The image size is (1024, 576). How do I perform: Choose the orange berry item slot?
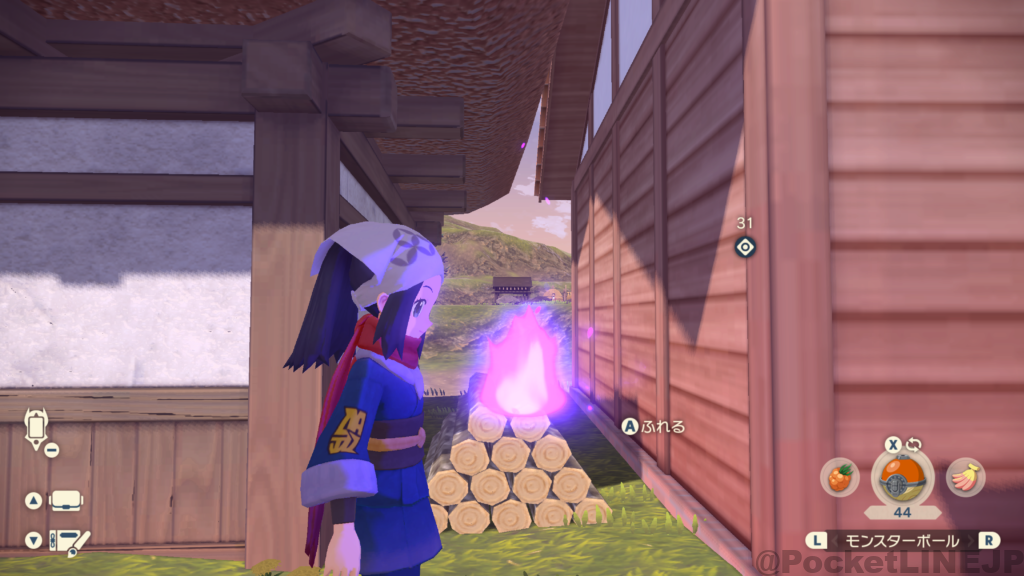click(840, 478)
